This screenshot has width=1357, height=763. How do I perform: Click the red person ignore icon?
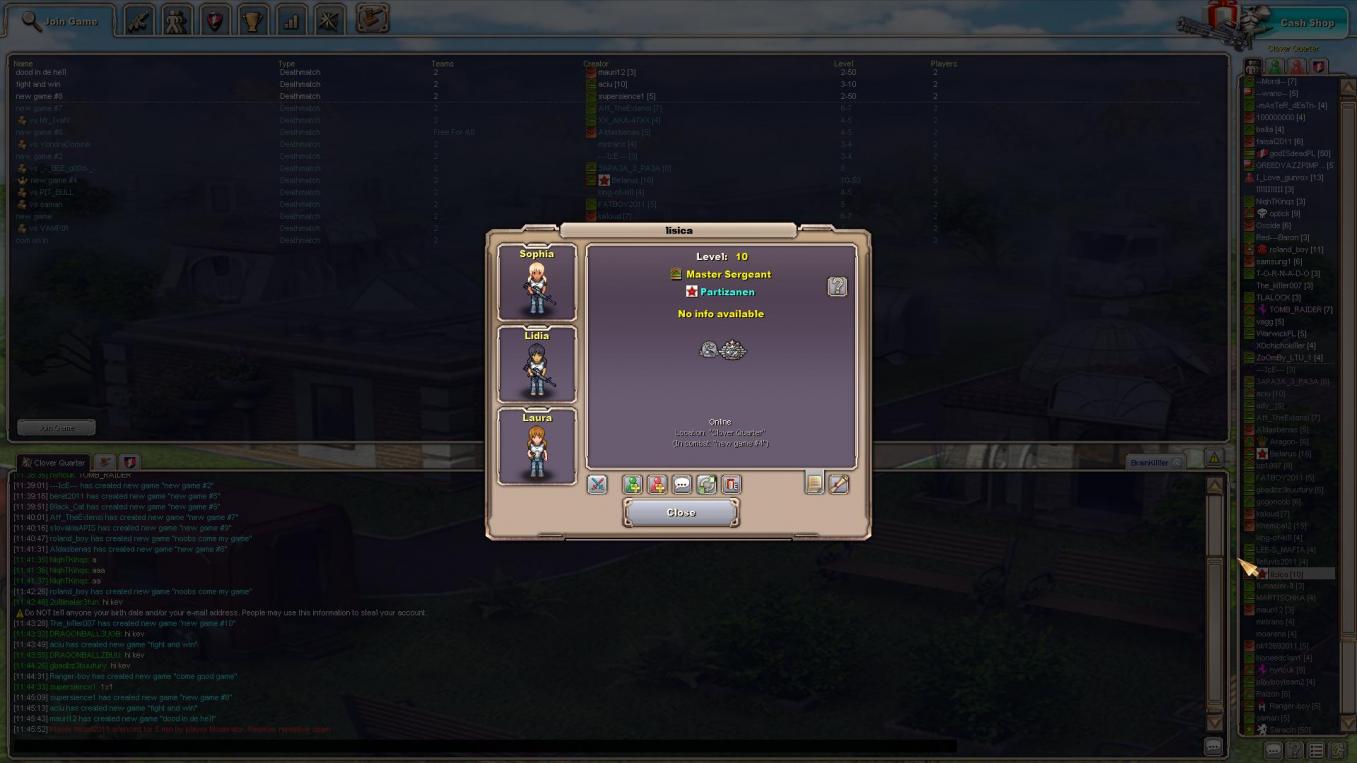tap(657, 485)
